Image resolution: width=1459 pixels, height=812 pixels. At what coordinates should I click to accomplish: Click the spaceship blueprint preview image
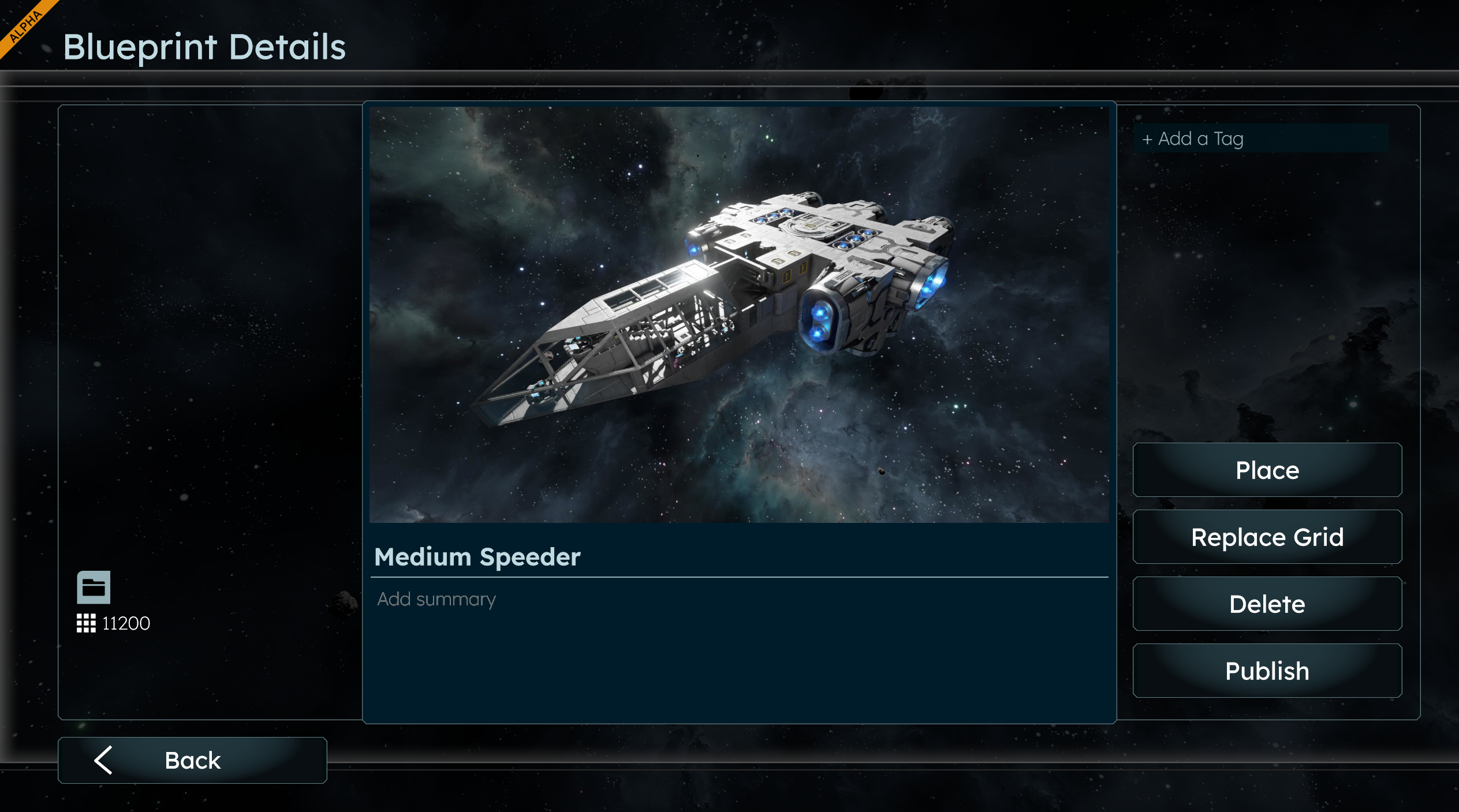739,315
